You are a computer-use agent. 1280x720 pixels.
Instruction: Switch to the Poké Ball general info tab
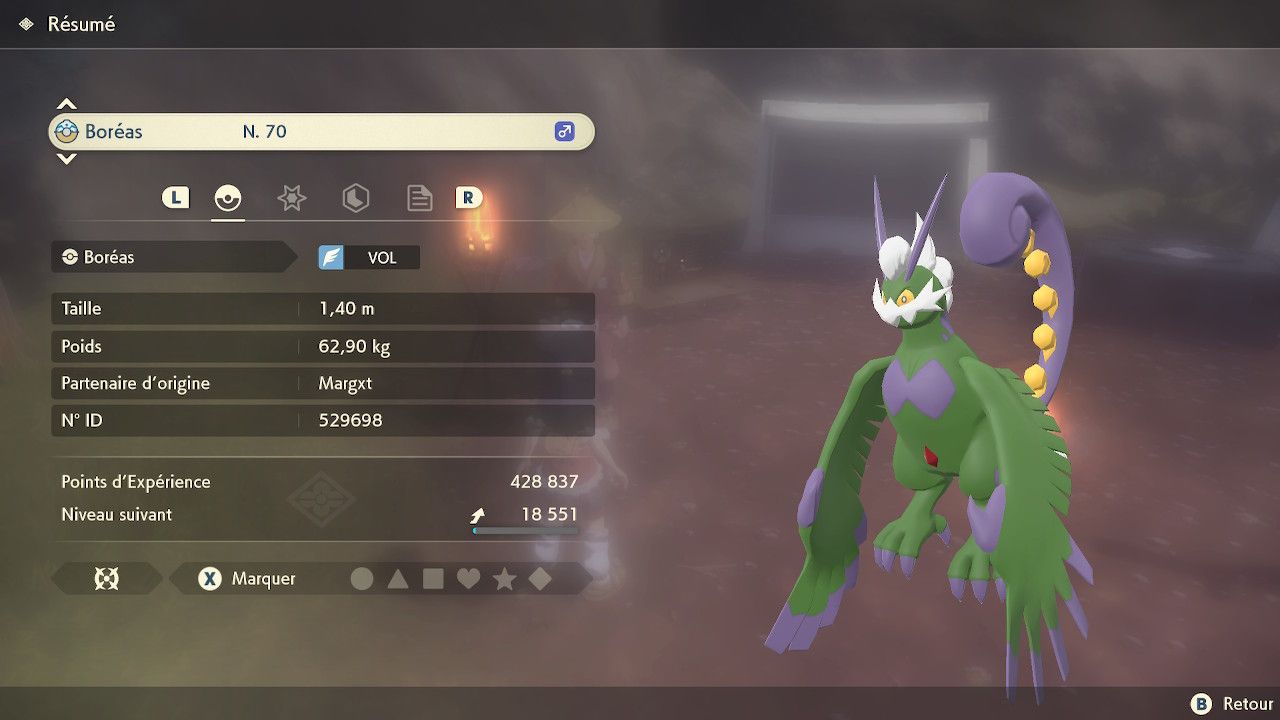(x=228, y=198)
